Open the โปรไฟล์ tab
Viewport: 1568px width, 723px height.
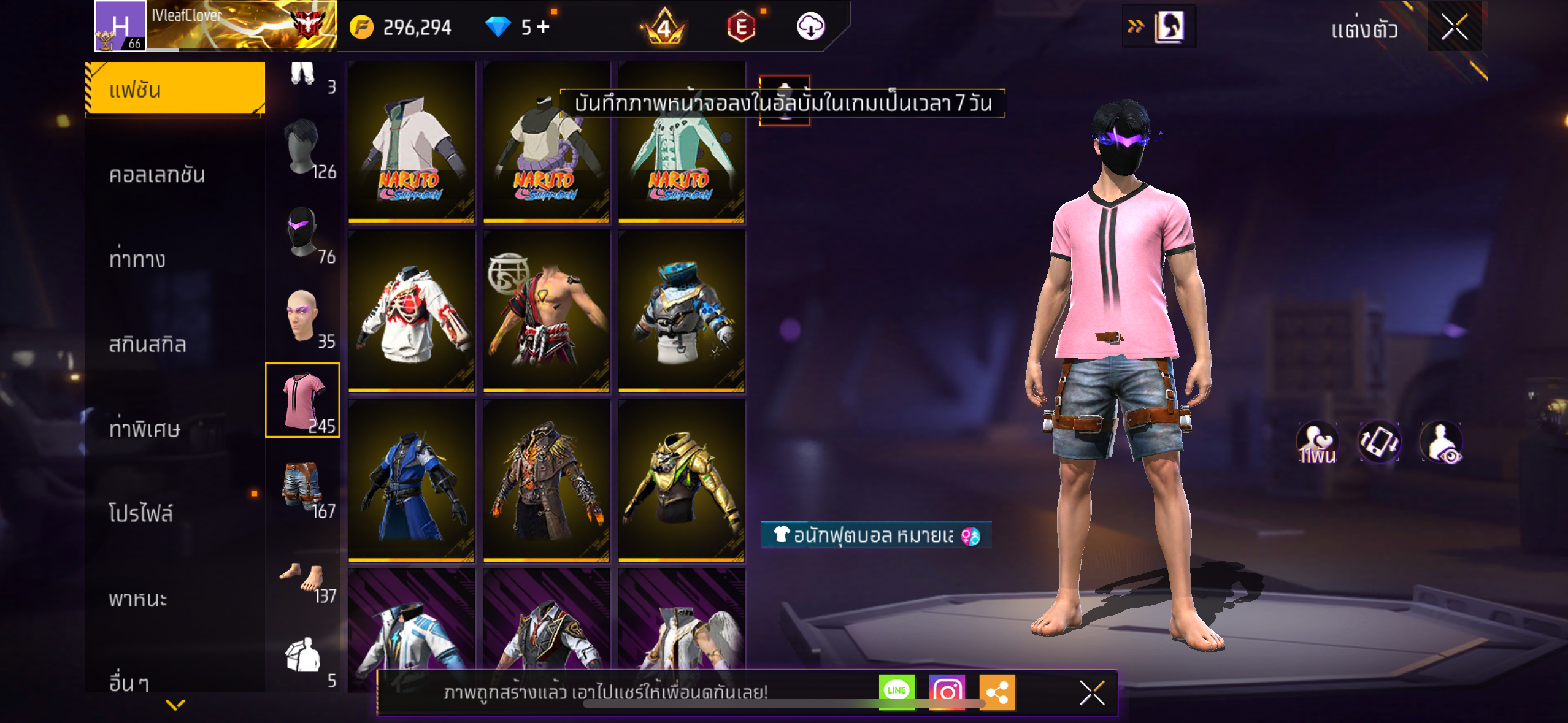pyautogui.click(x=141, y=513)
